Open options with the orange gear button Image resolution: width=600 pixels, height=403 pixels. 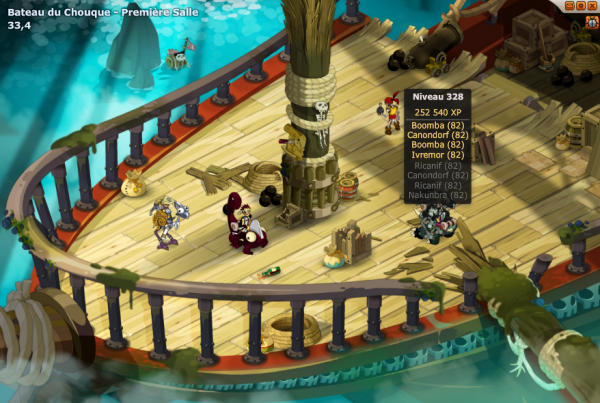579,6
